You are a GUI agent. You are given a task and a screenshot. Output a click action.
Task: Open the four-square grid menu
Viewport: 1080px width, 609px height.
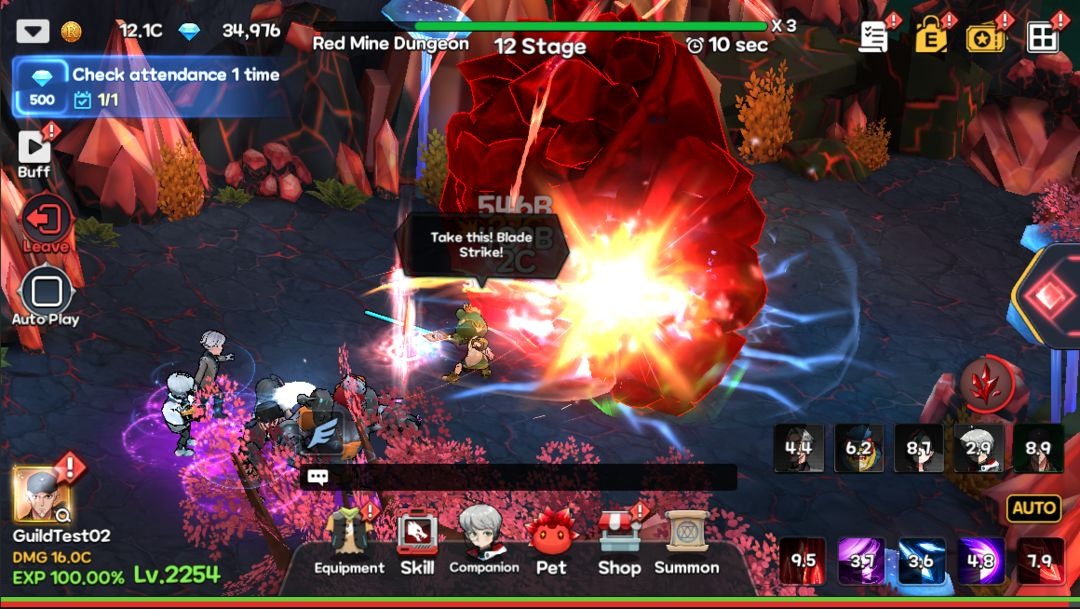[x=1042, y=37]
